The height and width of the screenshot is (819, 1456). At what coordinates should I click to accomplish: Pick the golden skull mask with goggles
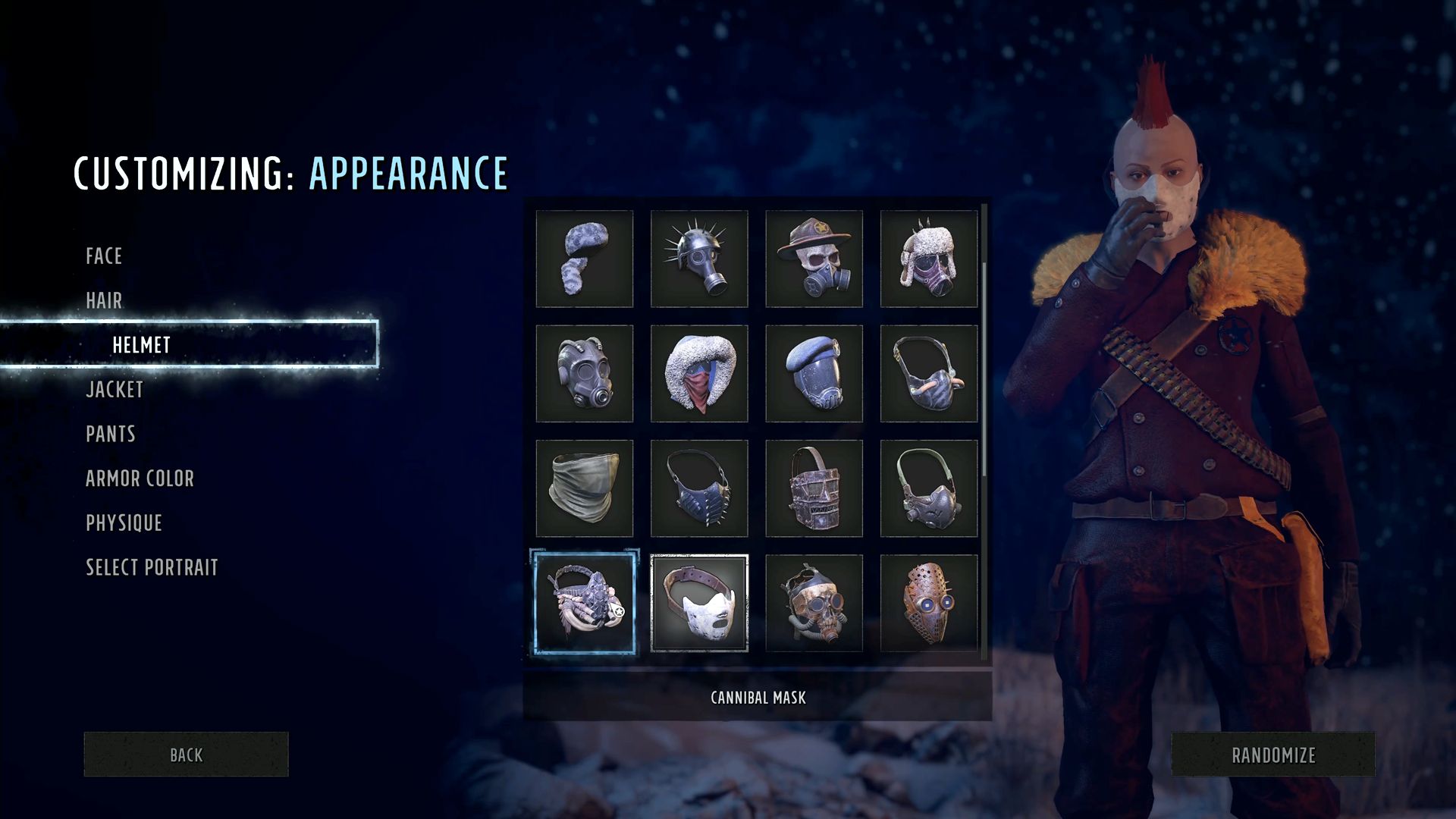[x=814, y=603]
